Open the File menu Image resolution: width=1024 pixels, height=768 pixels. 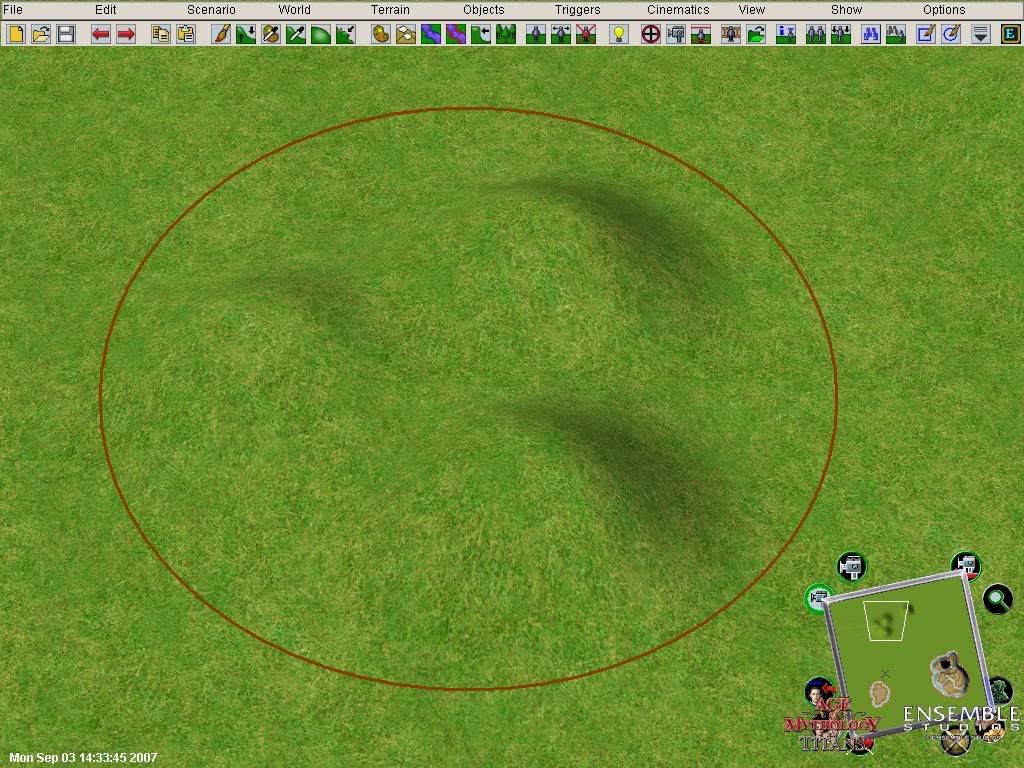click(x=12, y=10)
